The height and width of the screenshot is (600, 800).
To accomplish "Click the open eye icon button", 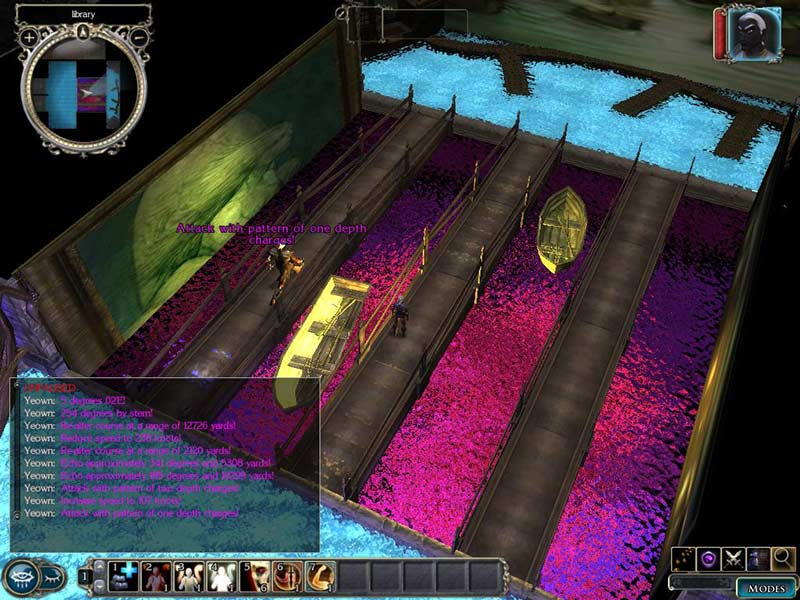I will (22, 576).
